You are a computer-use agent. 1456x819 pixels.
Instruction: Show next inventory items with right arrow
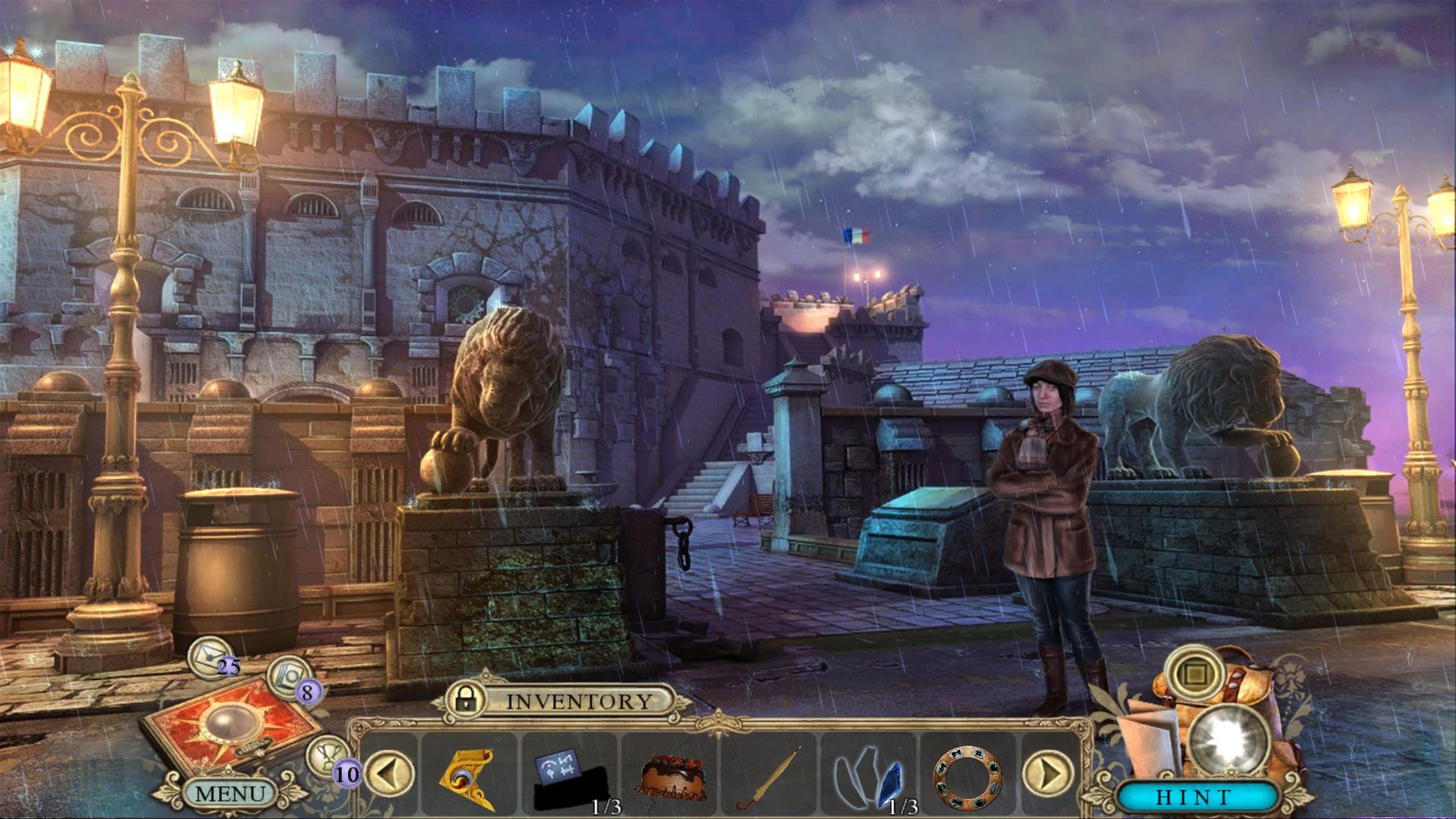click(1047, 773)
